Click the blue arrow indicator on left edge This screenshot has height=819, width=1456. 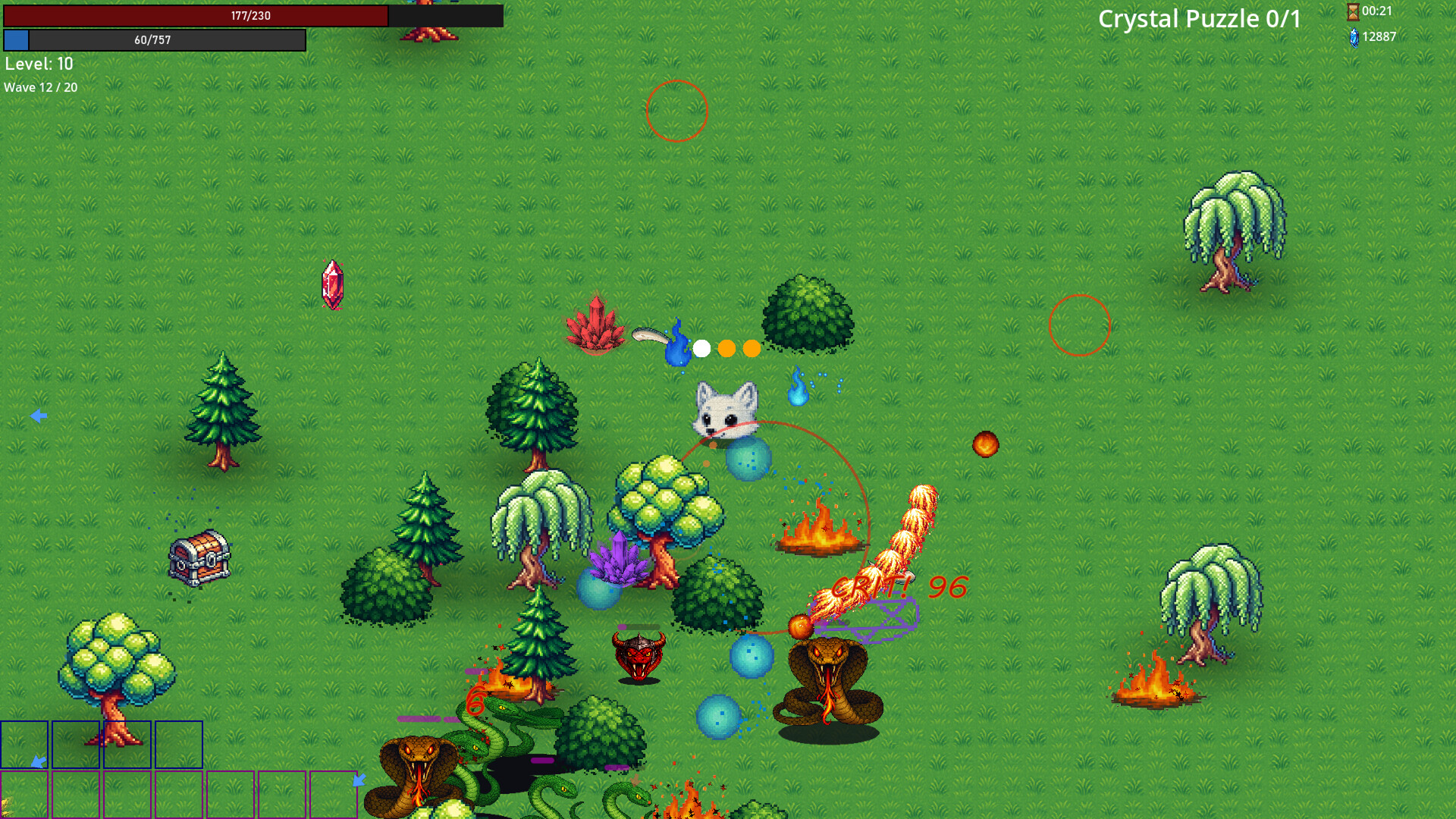[39, 415]
